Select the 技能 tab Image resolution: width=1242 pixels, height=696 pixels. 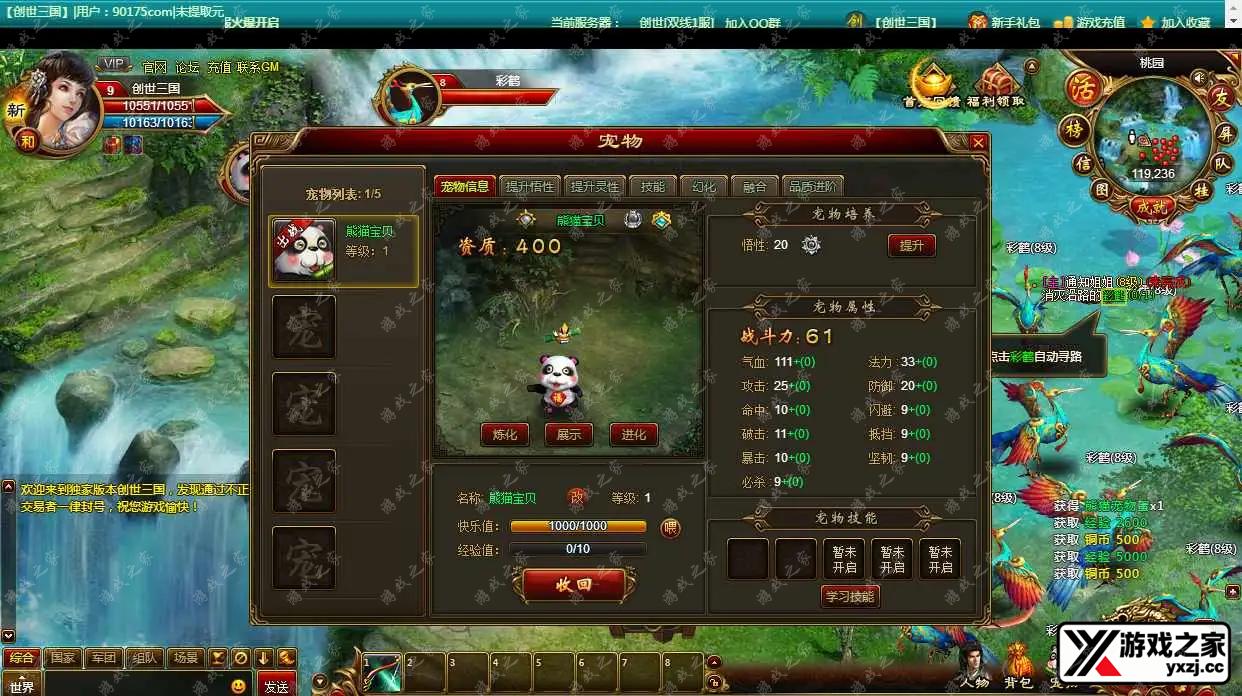point(652,187)
